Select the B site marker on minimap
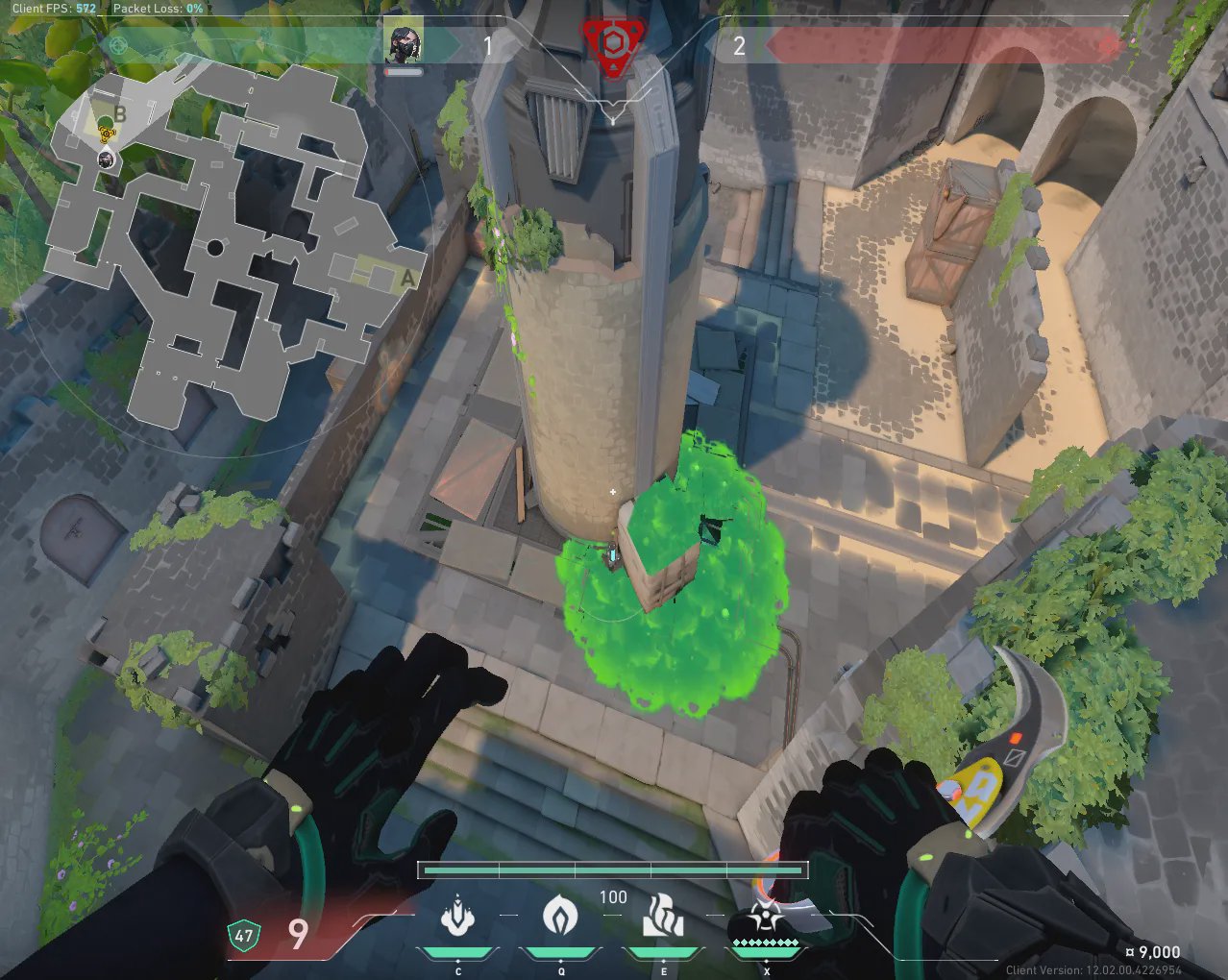1228x980 pixels. (x=120, y=113)
